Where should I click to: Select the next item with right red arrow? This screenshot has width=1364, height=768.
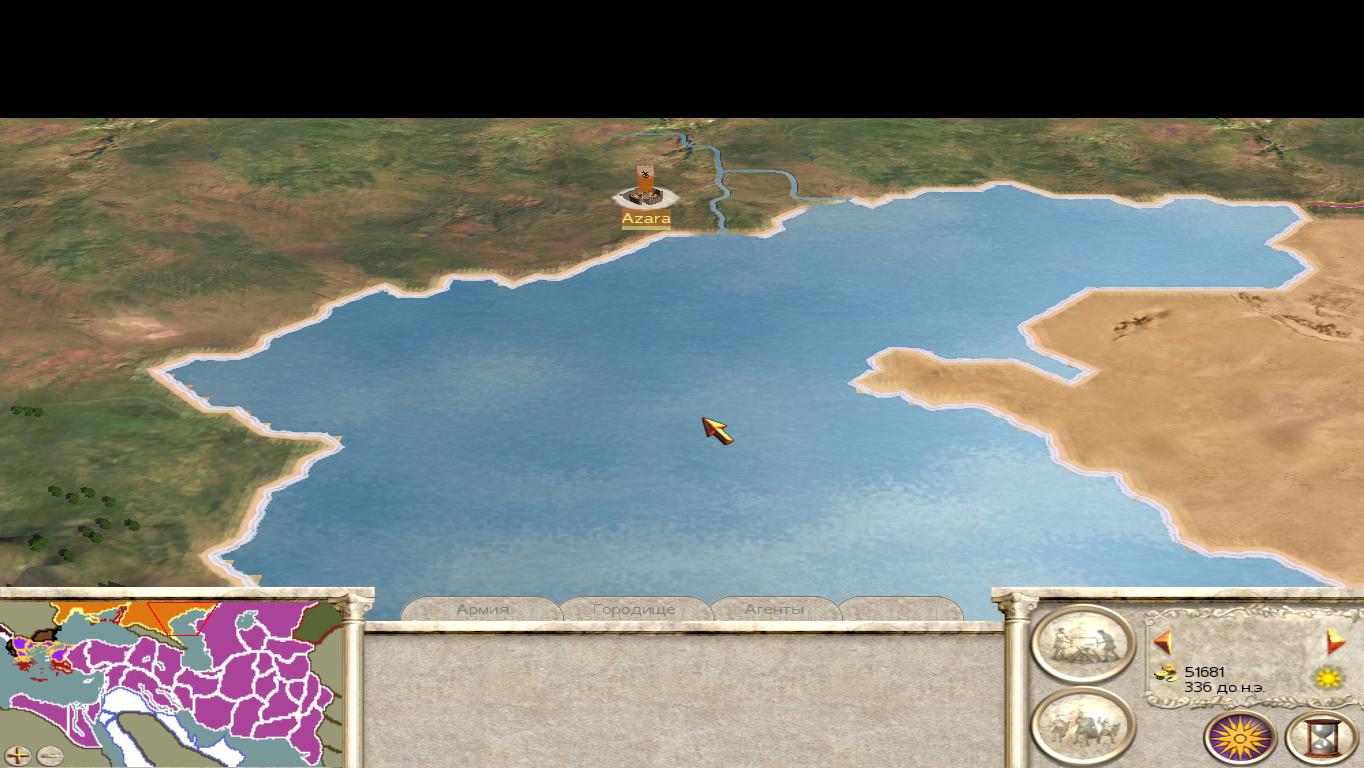[x=1335, y=641]
